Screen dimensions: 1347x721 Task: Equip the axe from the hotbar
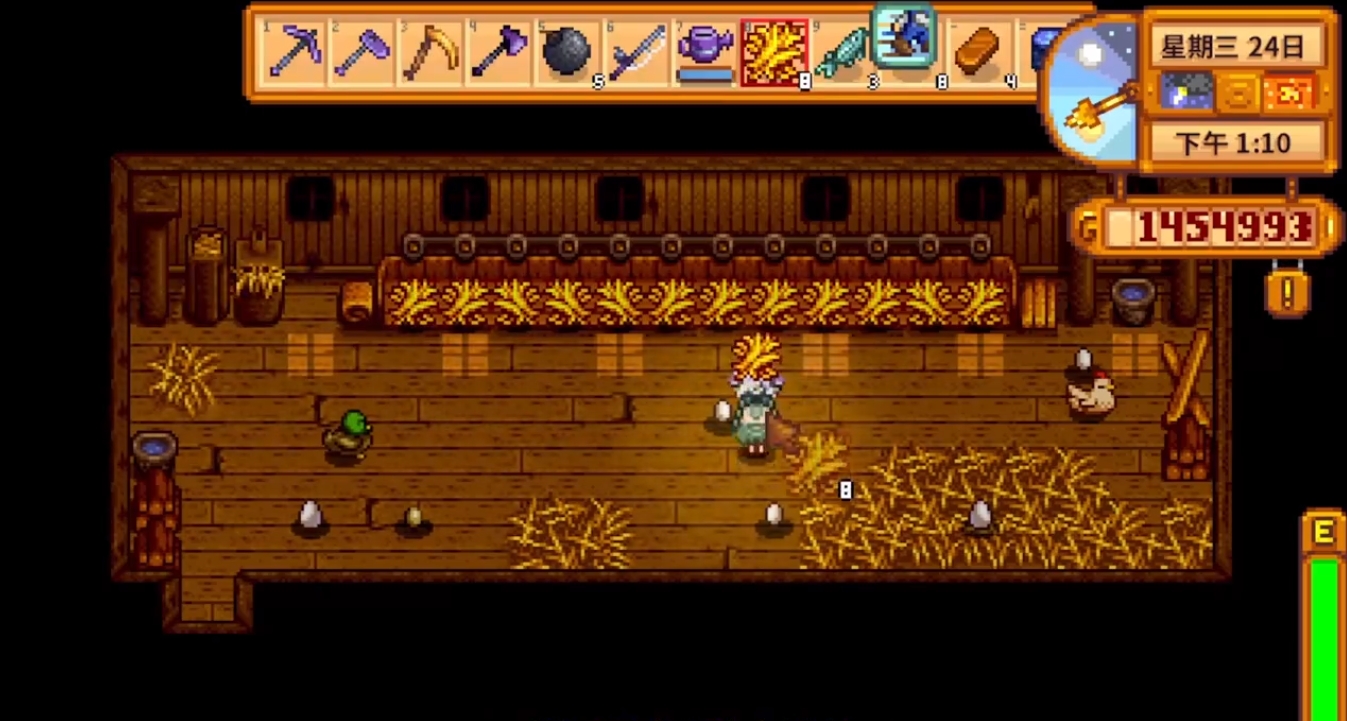coord(499,52)
